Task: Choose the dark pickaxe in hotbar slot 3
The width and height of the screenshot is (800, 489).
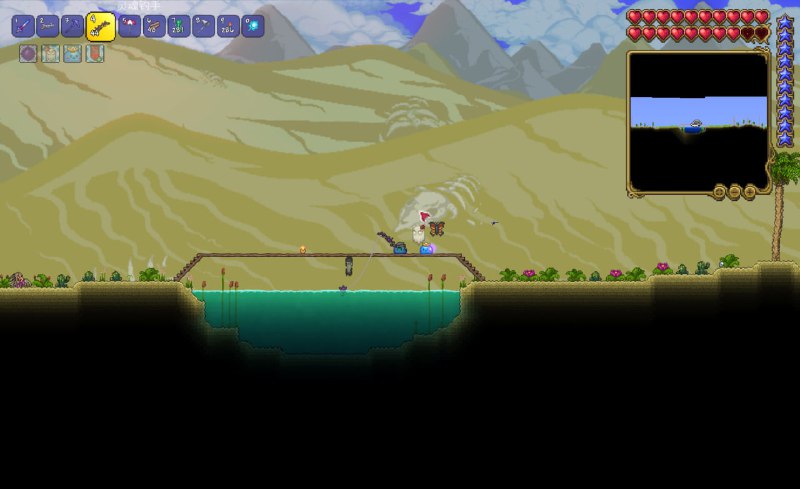Action: pyautogui.click(x=73, y=26)
